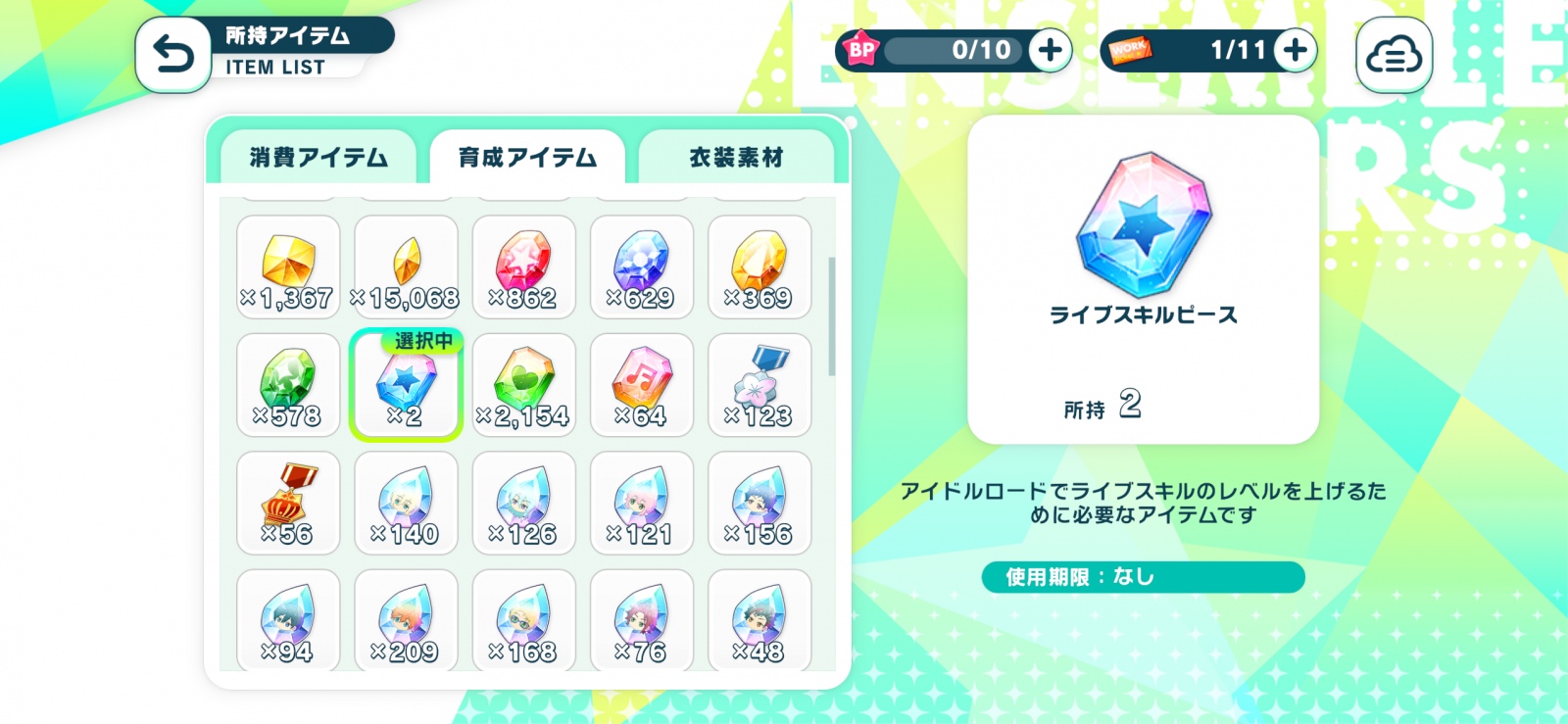The image size is (1568, 724).
Task: Switch to the 消費アイテム tab
Action: [318, 158]
